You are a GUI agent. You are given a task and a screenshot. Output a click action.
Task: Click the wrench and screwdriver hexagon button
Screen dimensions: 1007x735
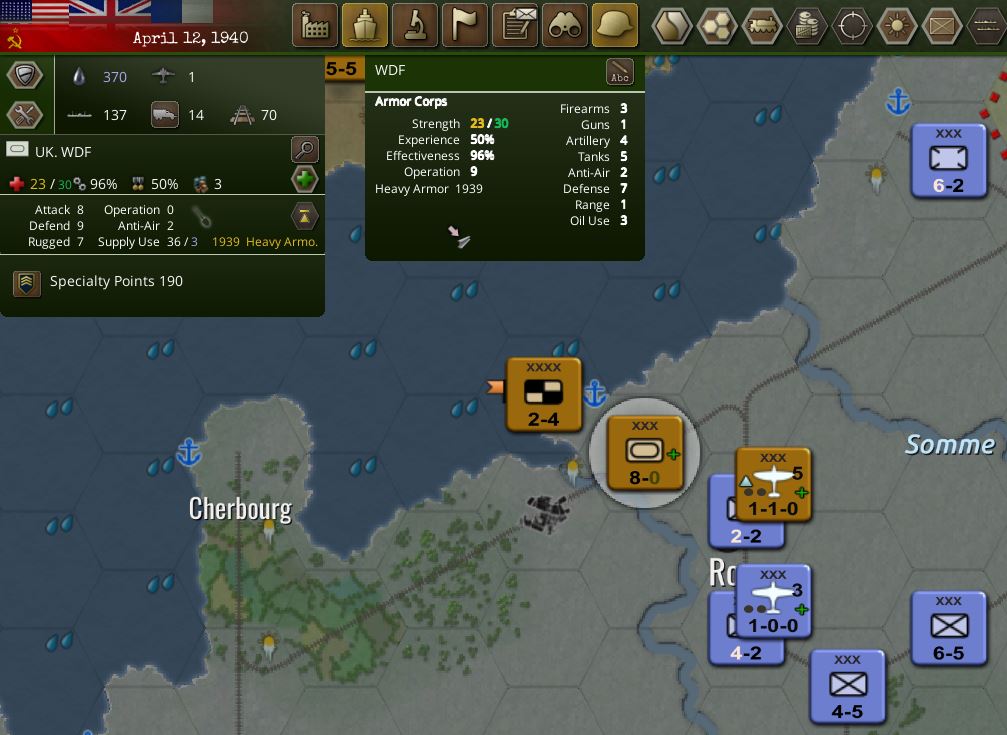click(24, 114)
